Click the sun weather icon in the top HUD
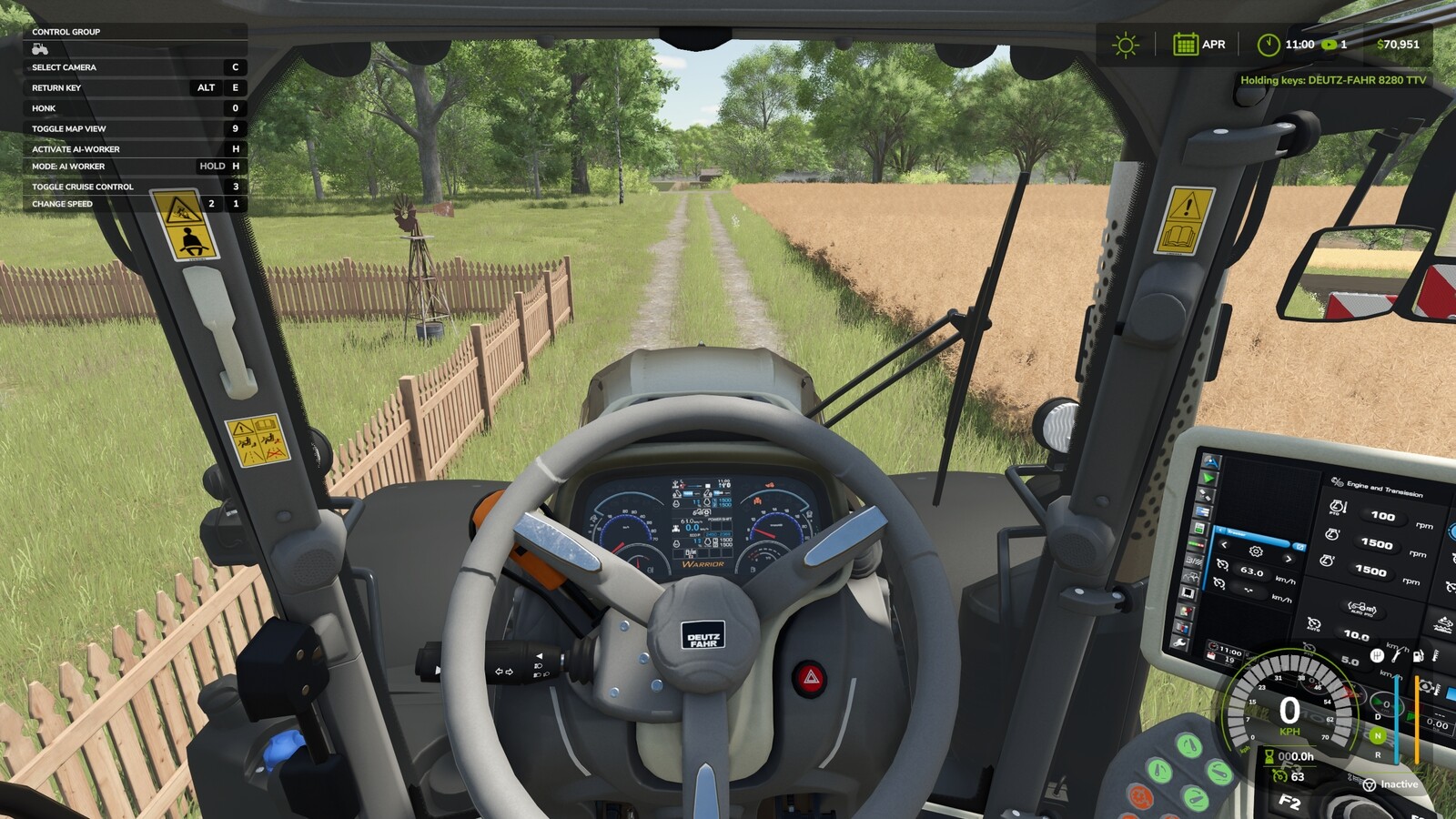The width and height of the screenshot is (1456, 819). click(1125, 44)
